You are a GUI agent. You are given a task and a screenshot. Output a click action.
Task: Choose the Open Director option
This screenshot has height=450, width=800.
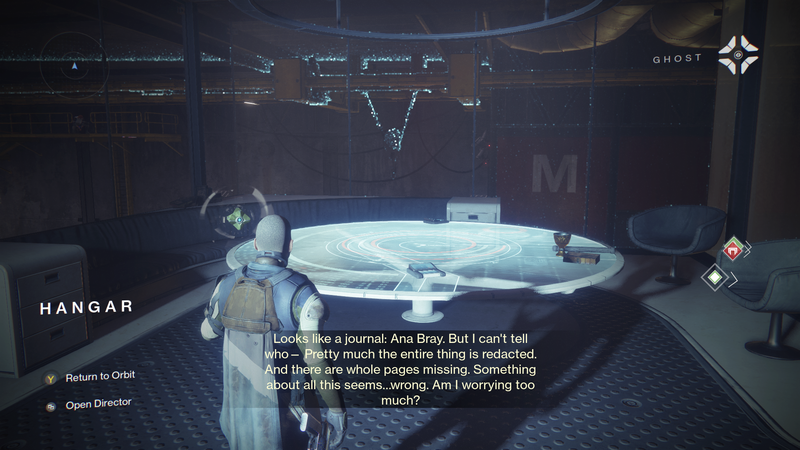pos(97,403)
